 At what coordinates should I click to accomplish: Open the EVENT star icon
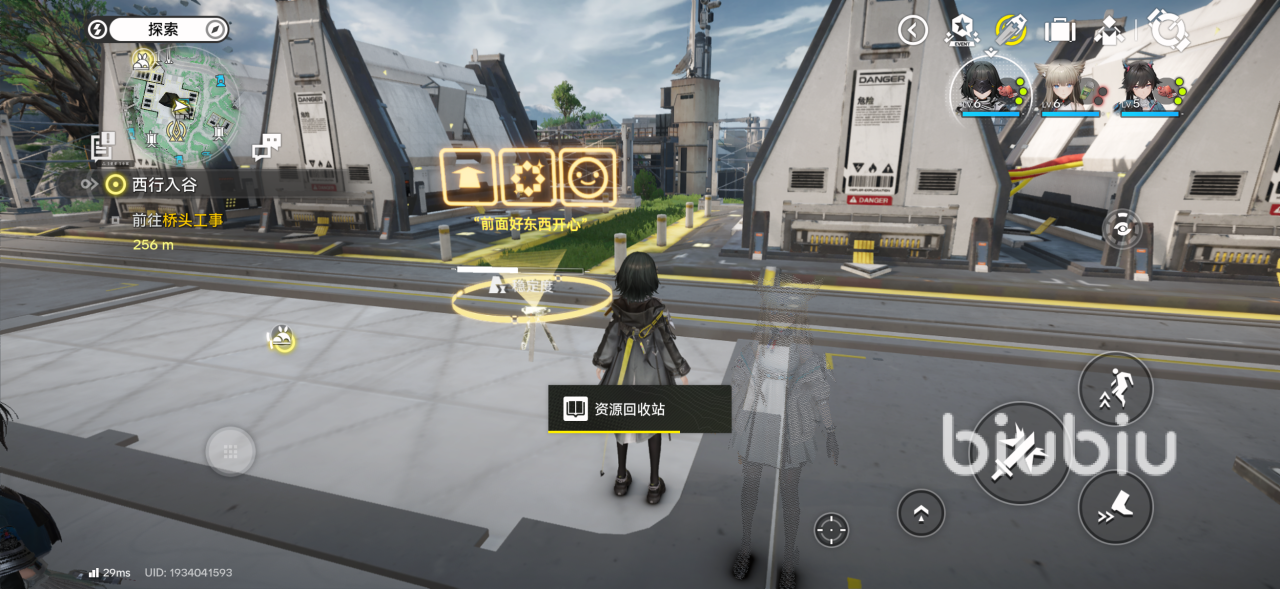point(960,31)
